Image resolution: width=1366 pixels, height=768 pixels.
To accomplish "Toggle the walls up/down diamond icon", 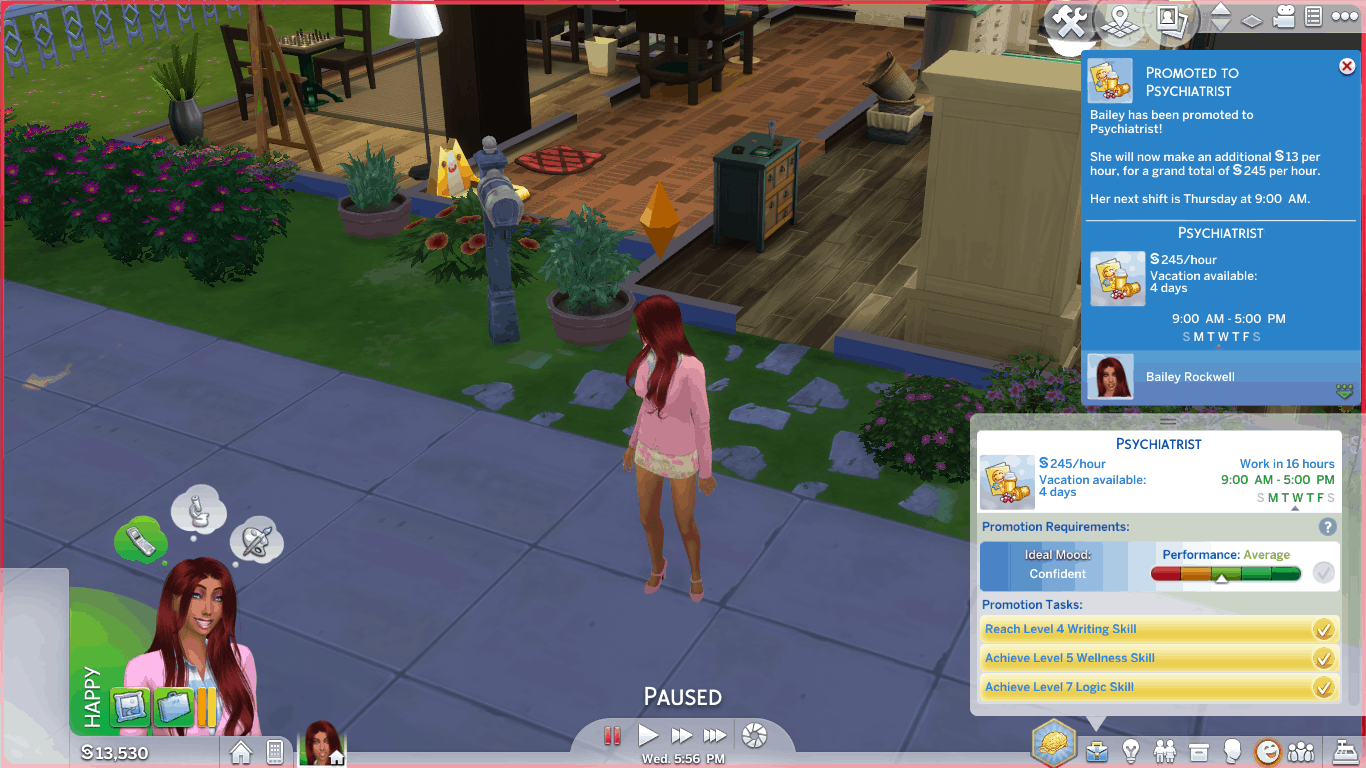I will (1251, 20).
